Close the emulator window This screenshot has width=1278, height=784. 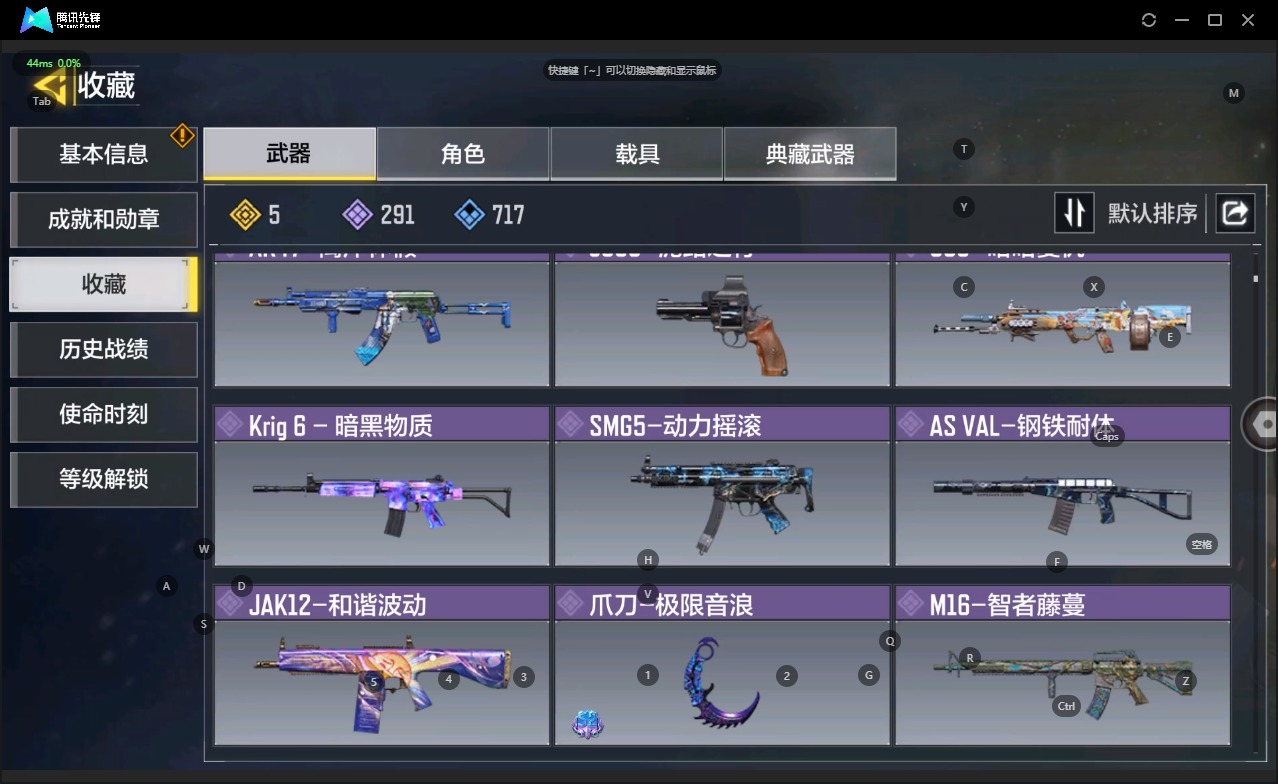(1248, 20)
